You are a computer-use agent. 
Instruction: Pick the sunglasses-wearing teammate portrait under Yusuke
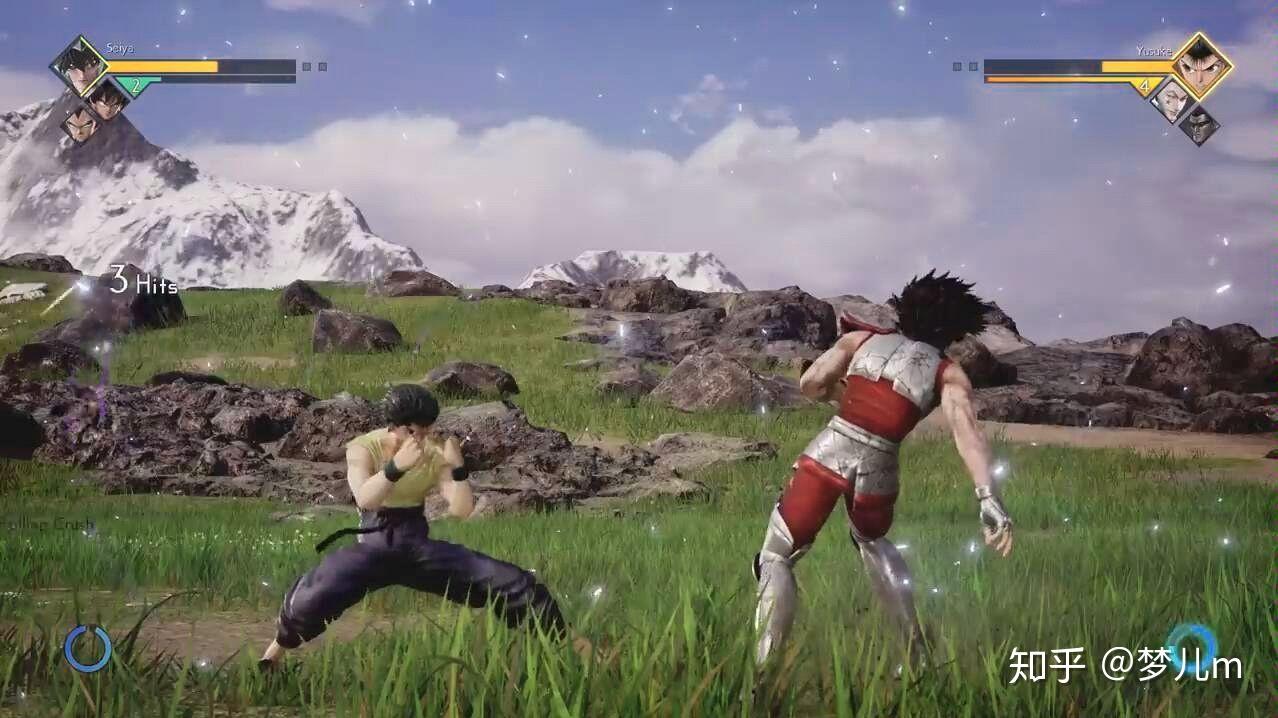pos(1199,124)
